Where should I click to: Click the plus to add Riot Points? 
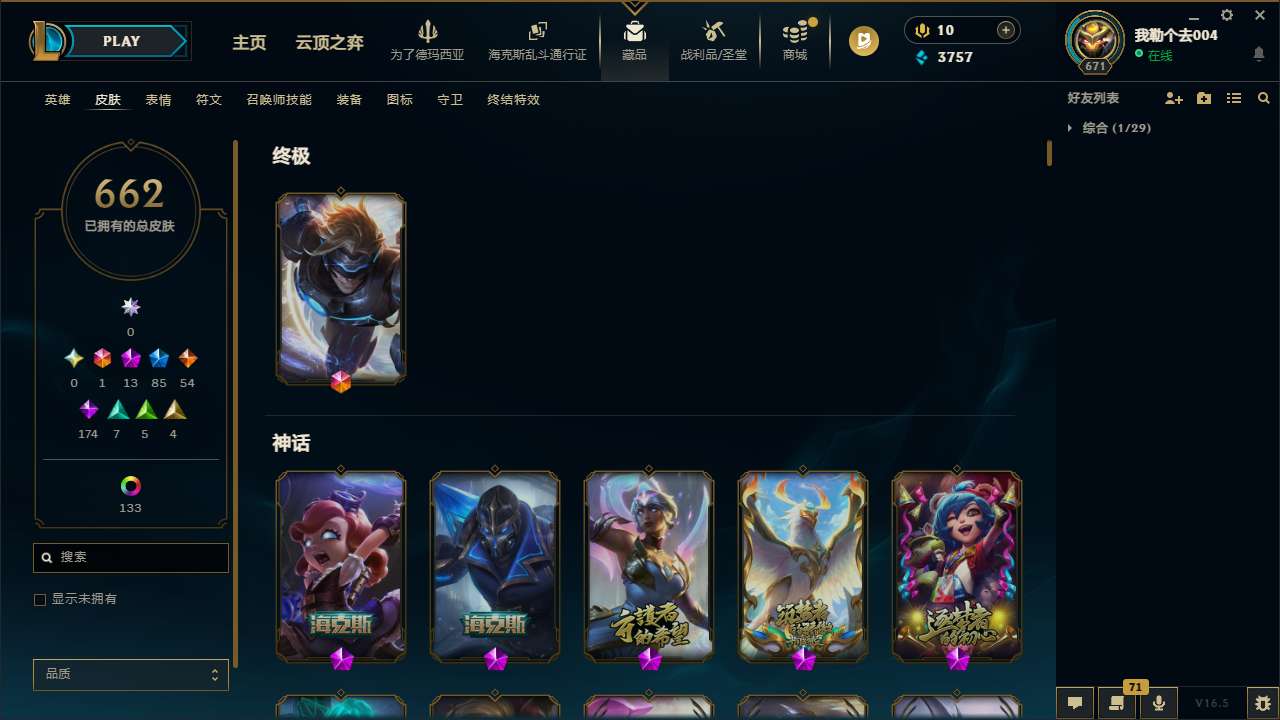1004,30
